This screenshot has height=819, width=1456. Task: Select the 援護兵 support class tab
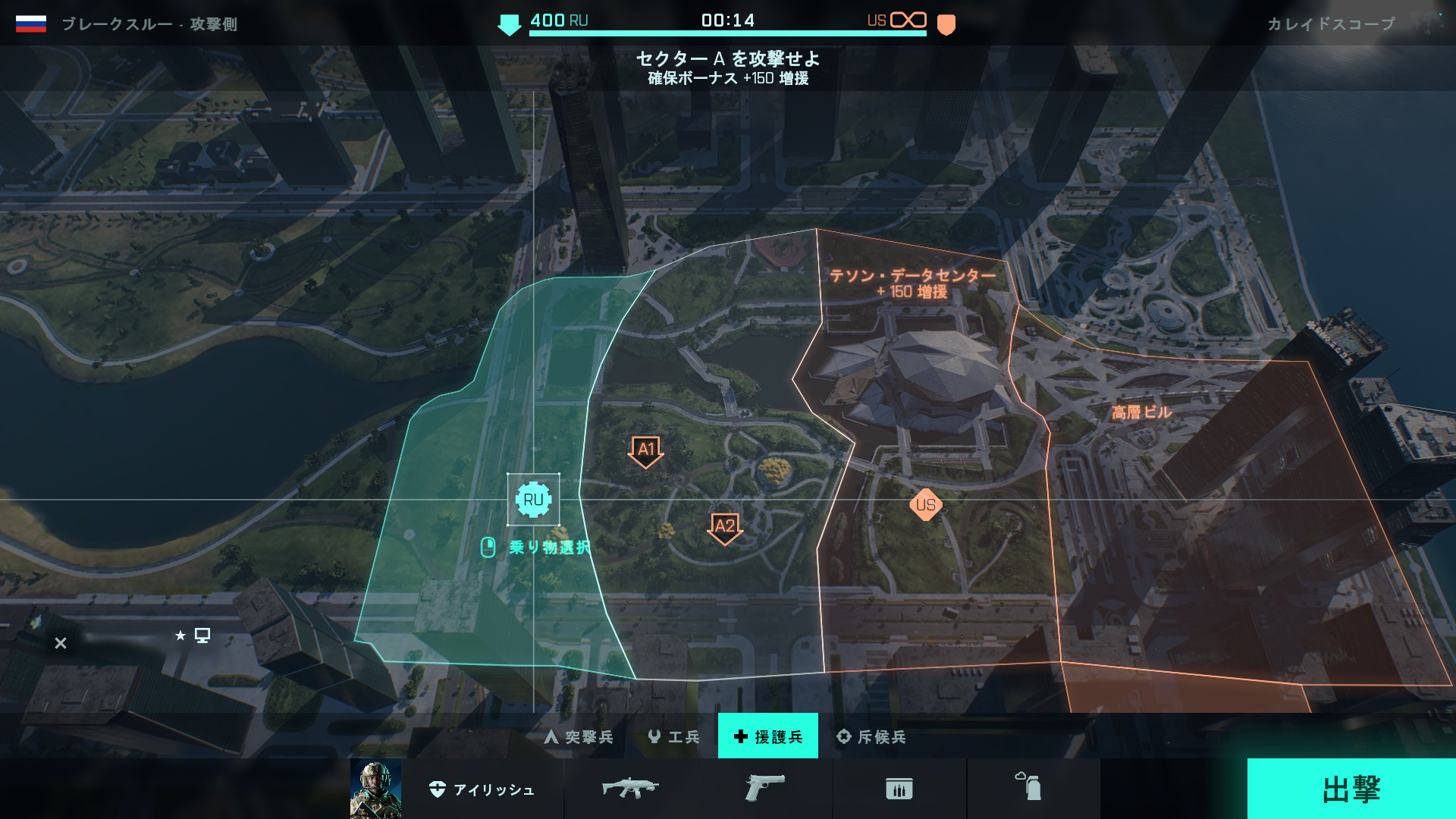(x=767, y=736)
